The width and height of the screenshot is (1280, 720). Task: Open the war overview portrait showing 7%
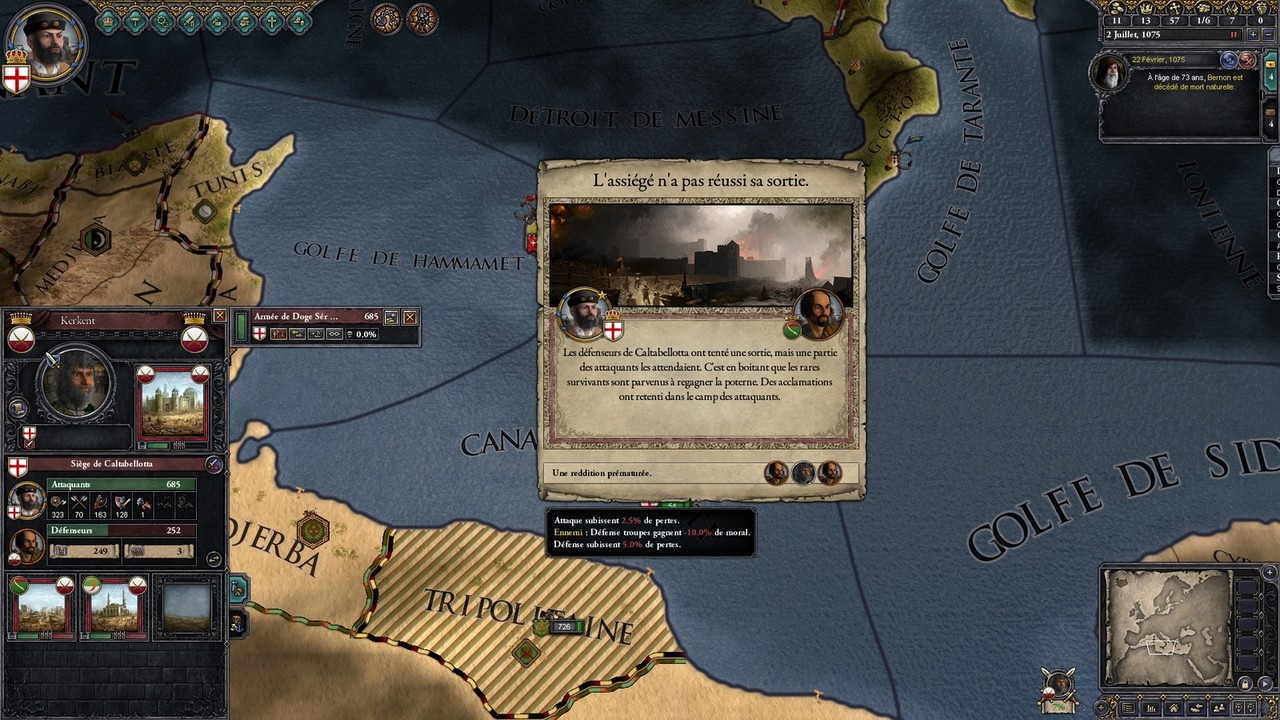coord(1058,685)
